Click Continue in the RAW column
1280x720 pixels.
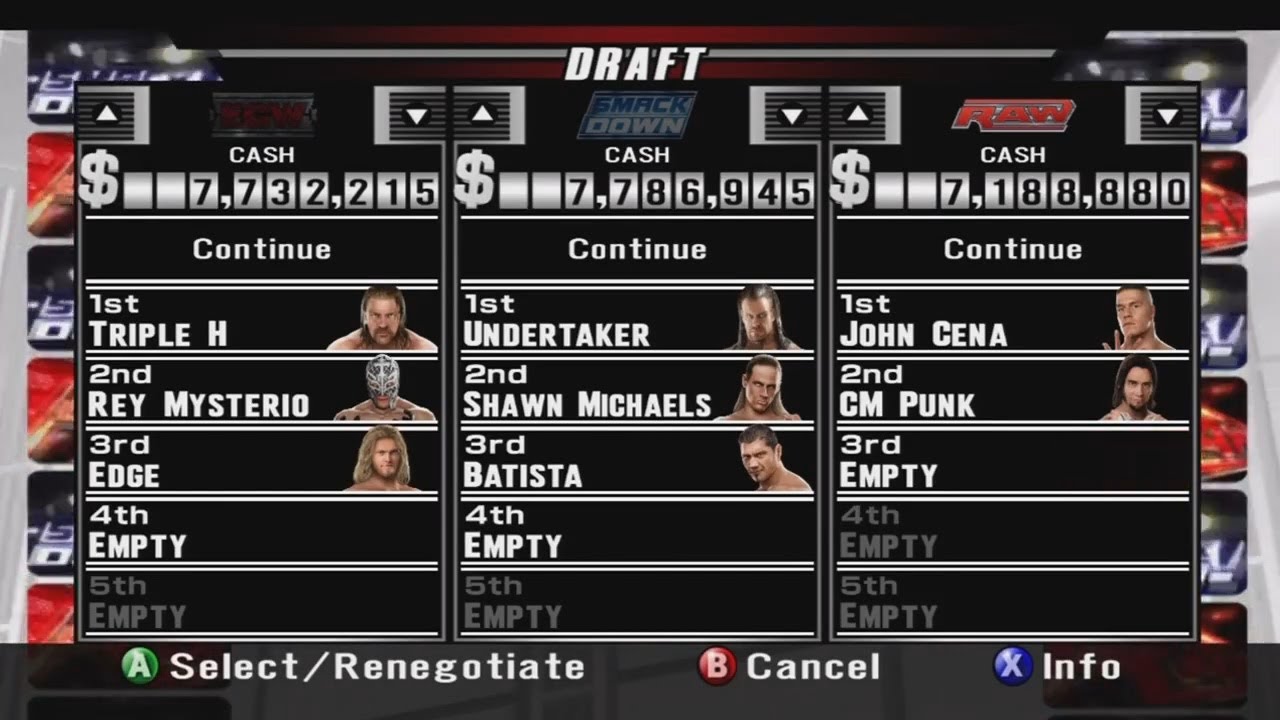1013,249
